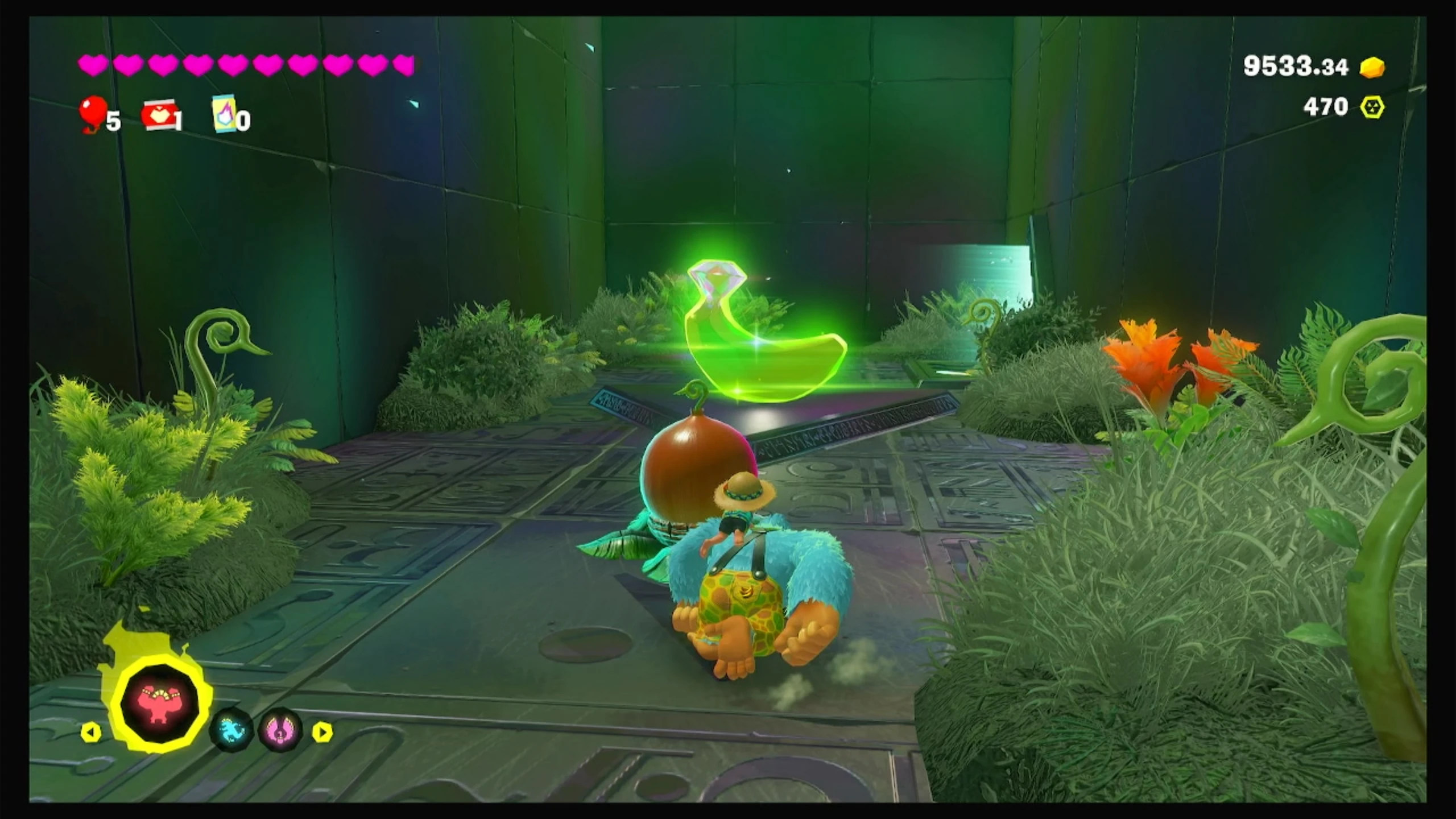
Task: Click the right arrow of Bananza selector
Action: pyautogui.click(x=322, y=732)
